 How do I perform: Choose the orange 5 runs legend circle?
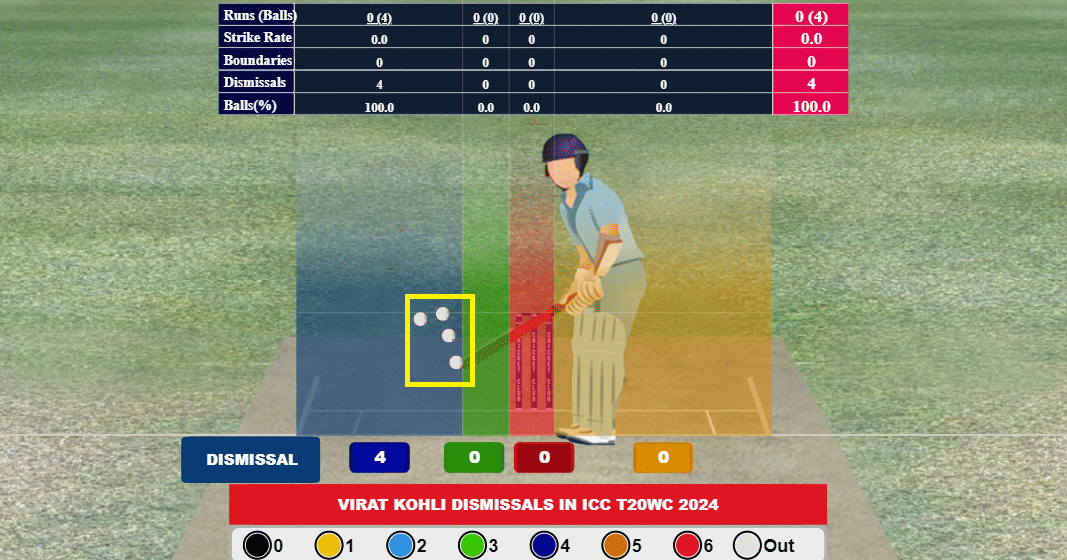616,545
